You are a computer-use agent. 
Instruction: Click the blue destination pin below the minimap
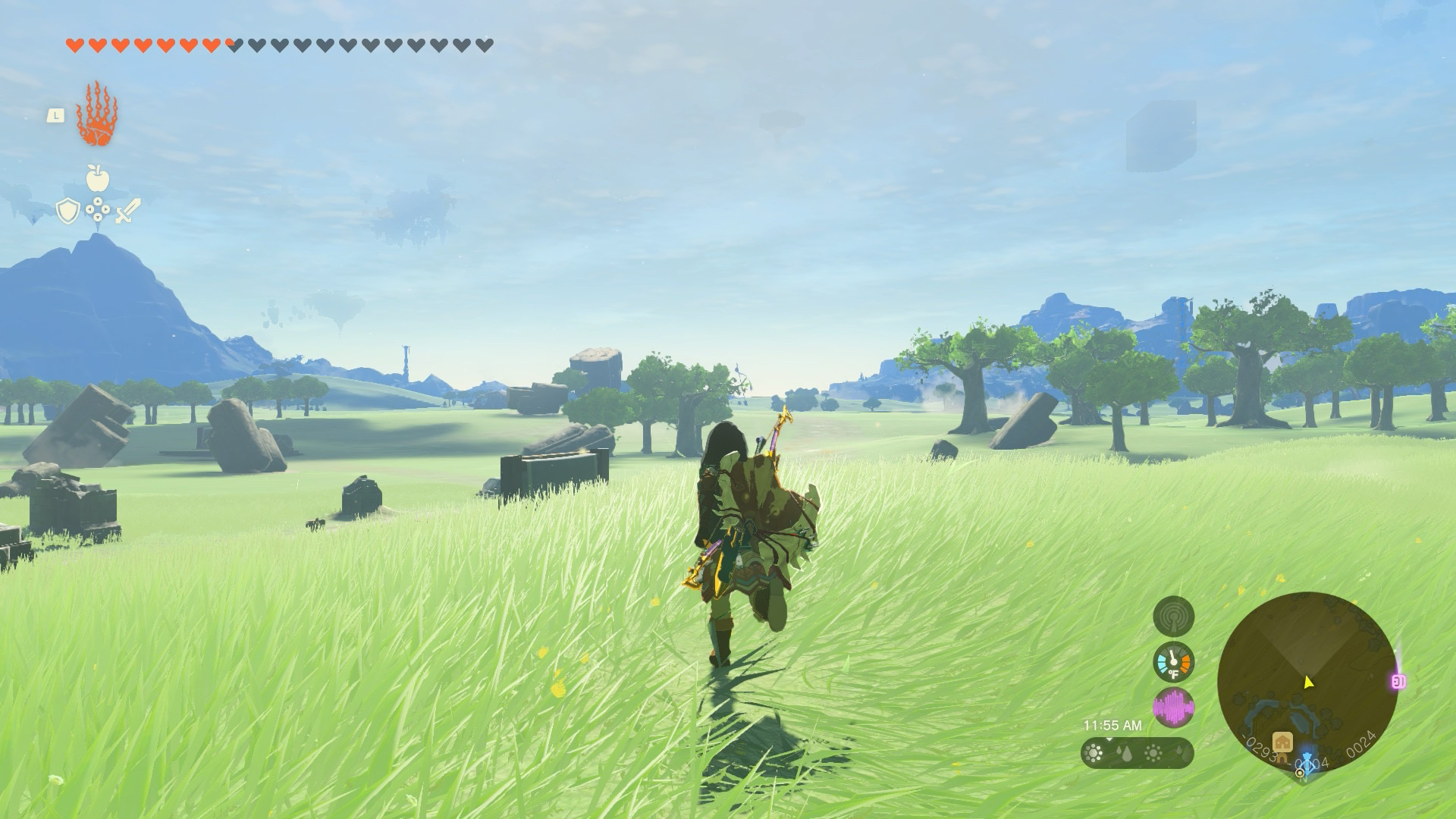[x=1307, y=761]
